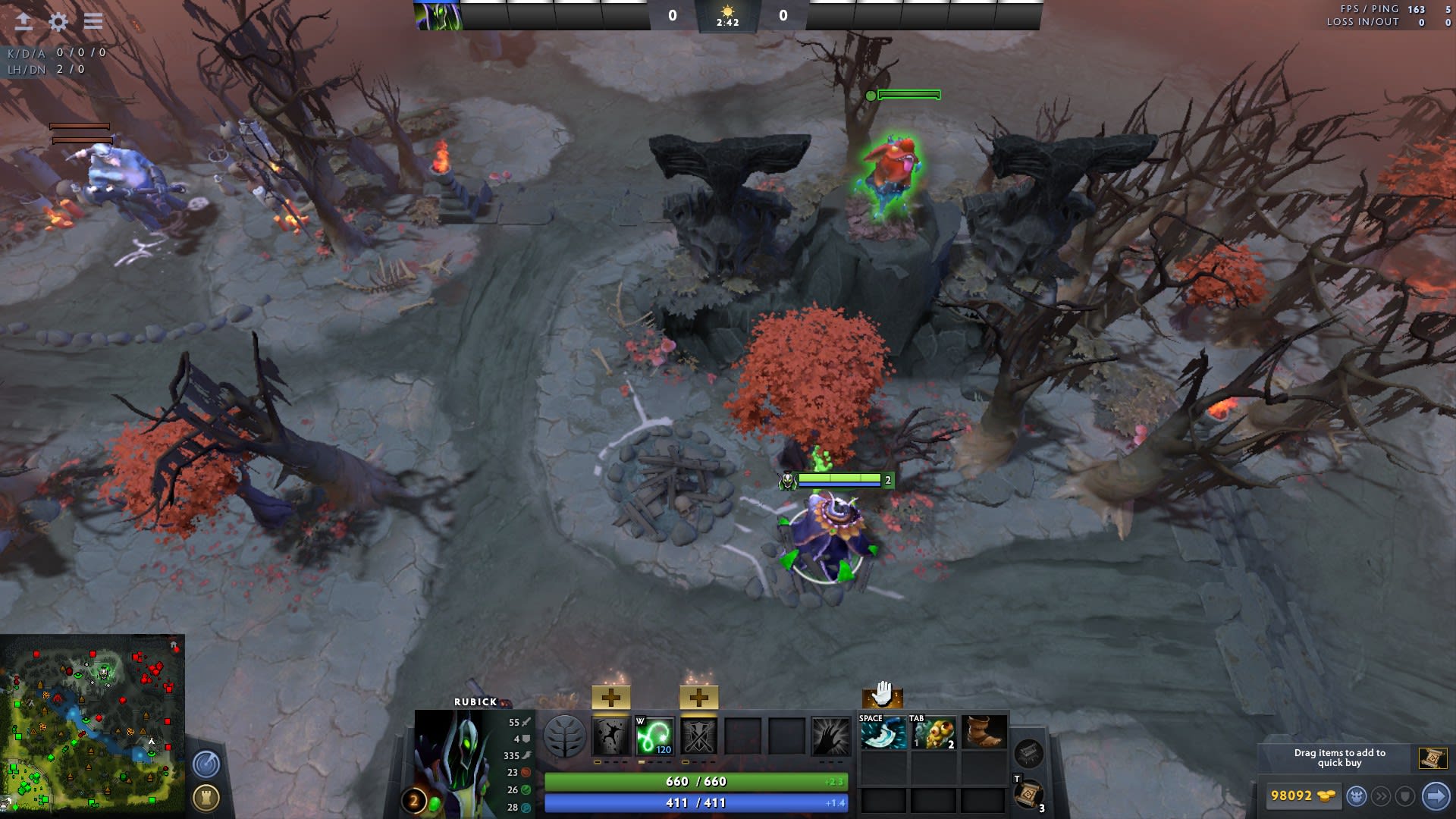The width and height of the screenshot is (1456, 819).
Task: Use the Town Portal Scroll slot
Action: point(1028,794)
